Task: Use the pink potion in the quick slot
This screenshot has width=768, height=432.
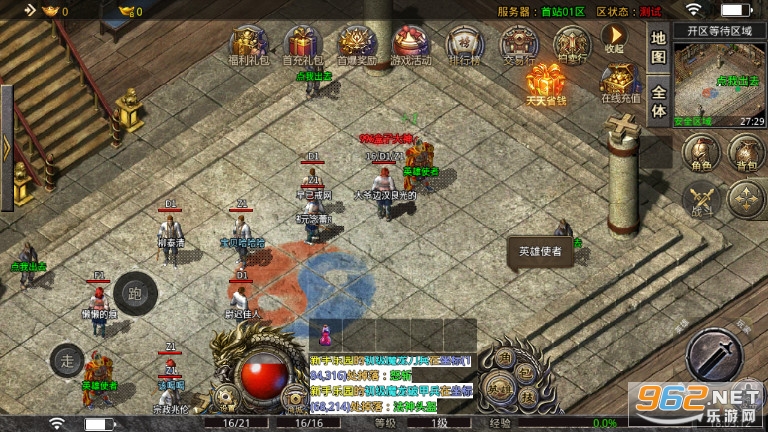Action: pyautogui.click(x=326, y=332)
